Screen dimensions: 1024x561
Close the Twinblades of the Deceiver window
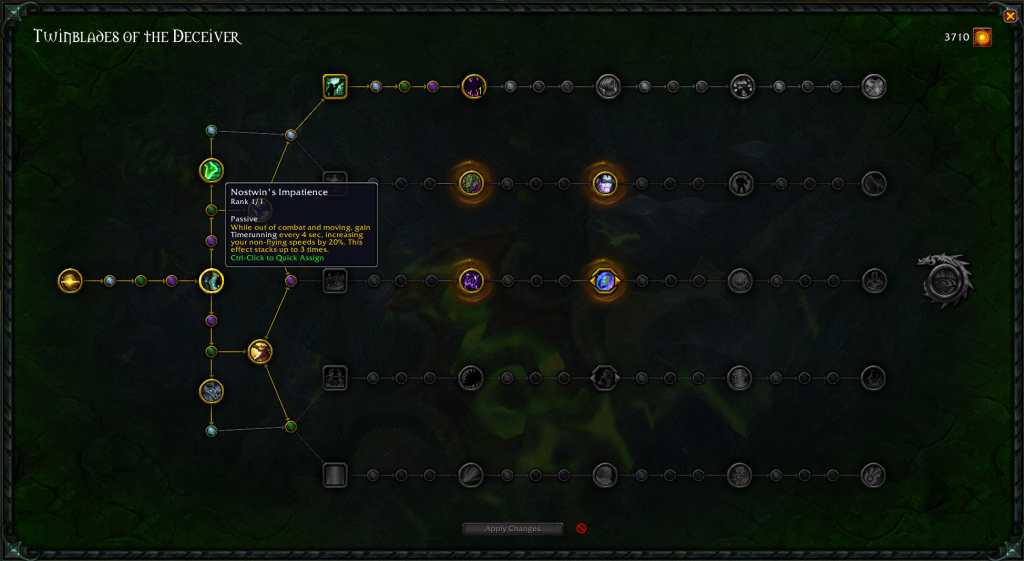tap(1010, 16)
